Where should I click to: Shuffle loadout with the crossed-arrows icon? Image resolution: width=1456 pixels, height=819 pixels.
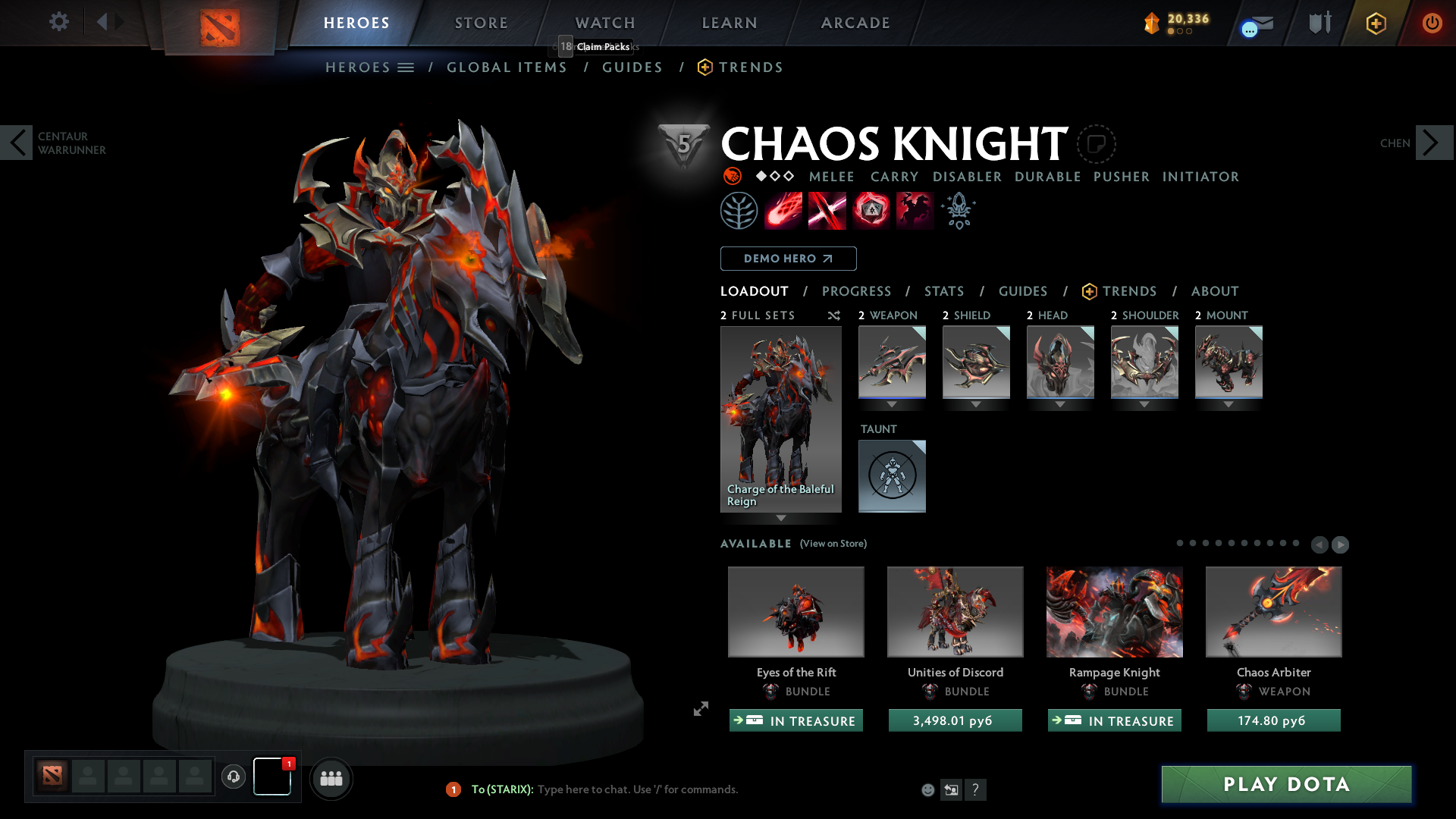pyautogui.click(x=834, y=315)
